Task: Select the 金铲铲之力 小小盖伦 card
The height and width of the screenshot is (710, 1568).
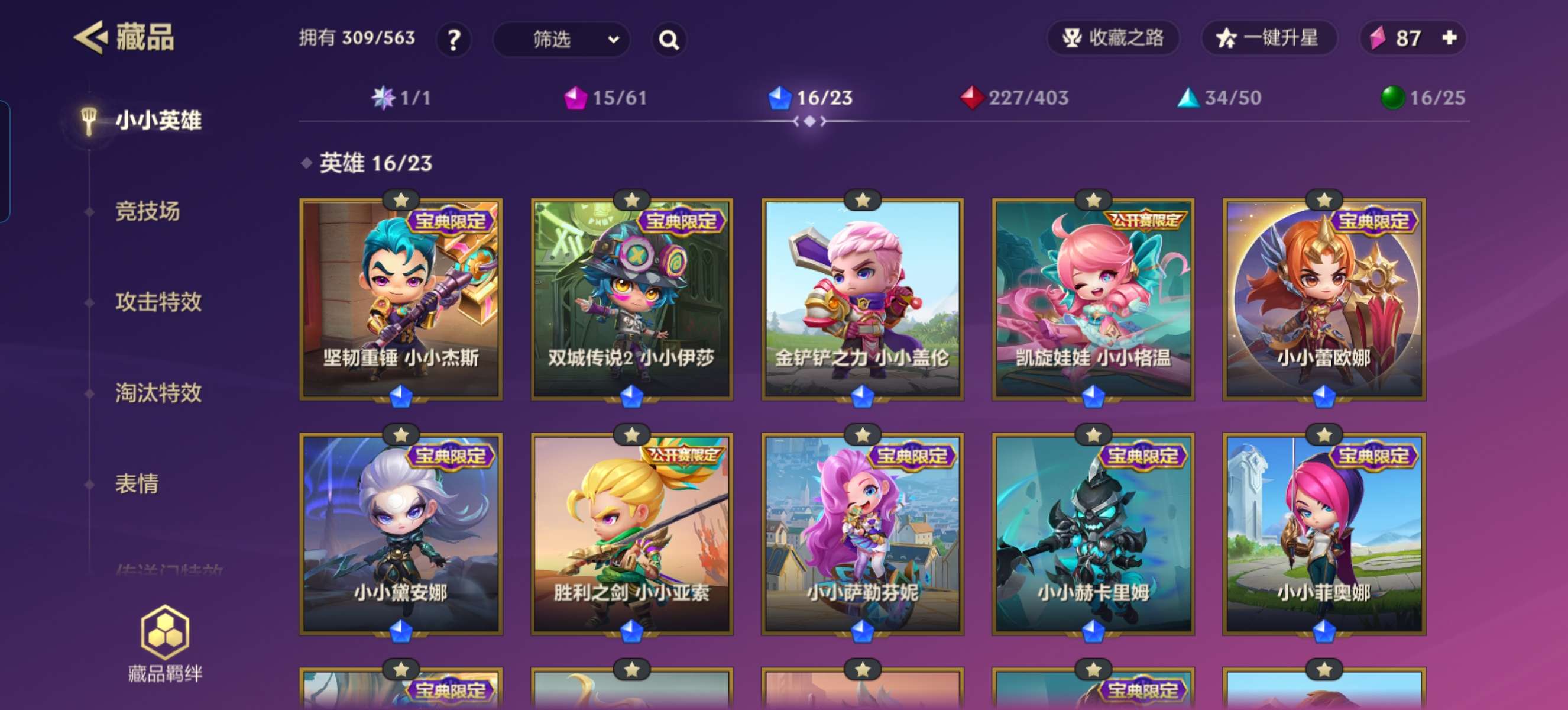Action: [x=862, y=299]
